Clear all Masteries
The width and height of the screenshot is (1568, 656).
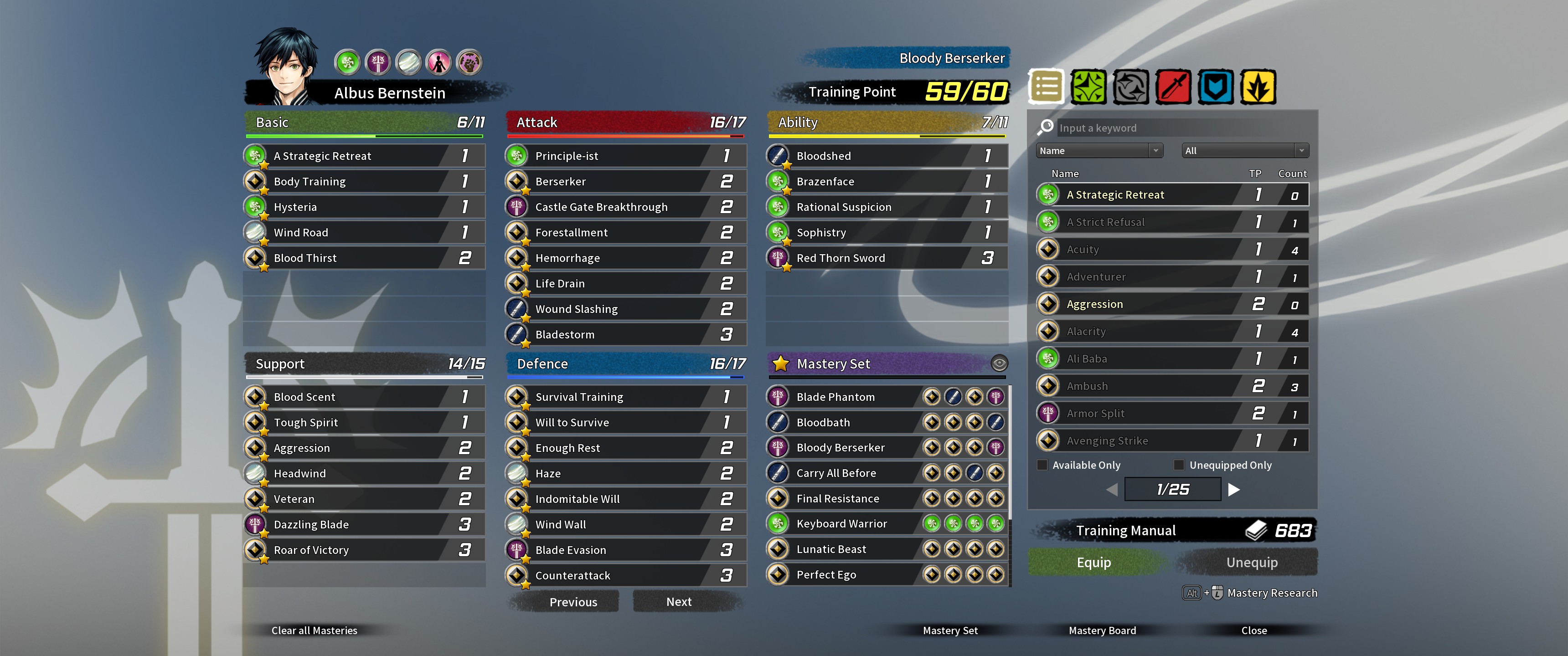[314, 630]
